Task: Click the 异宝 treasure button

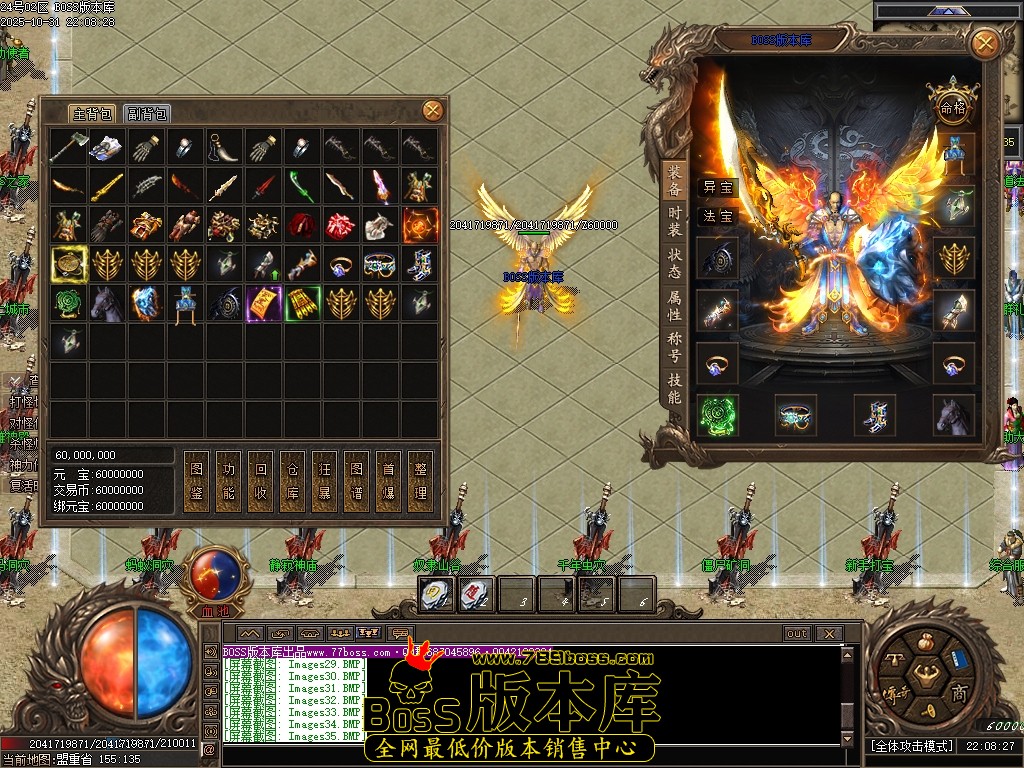Action: pyautogui.click(x=717, y=187)
